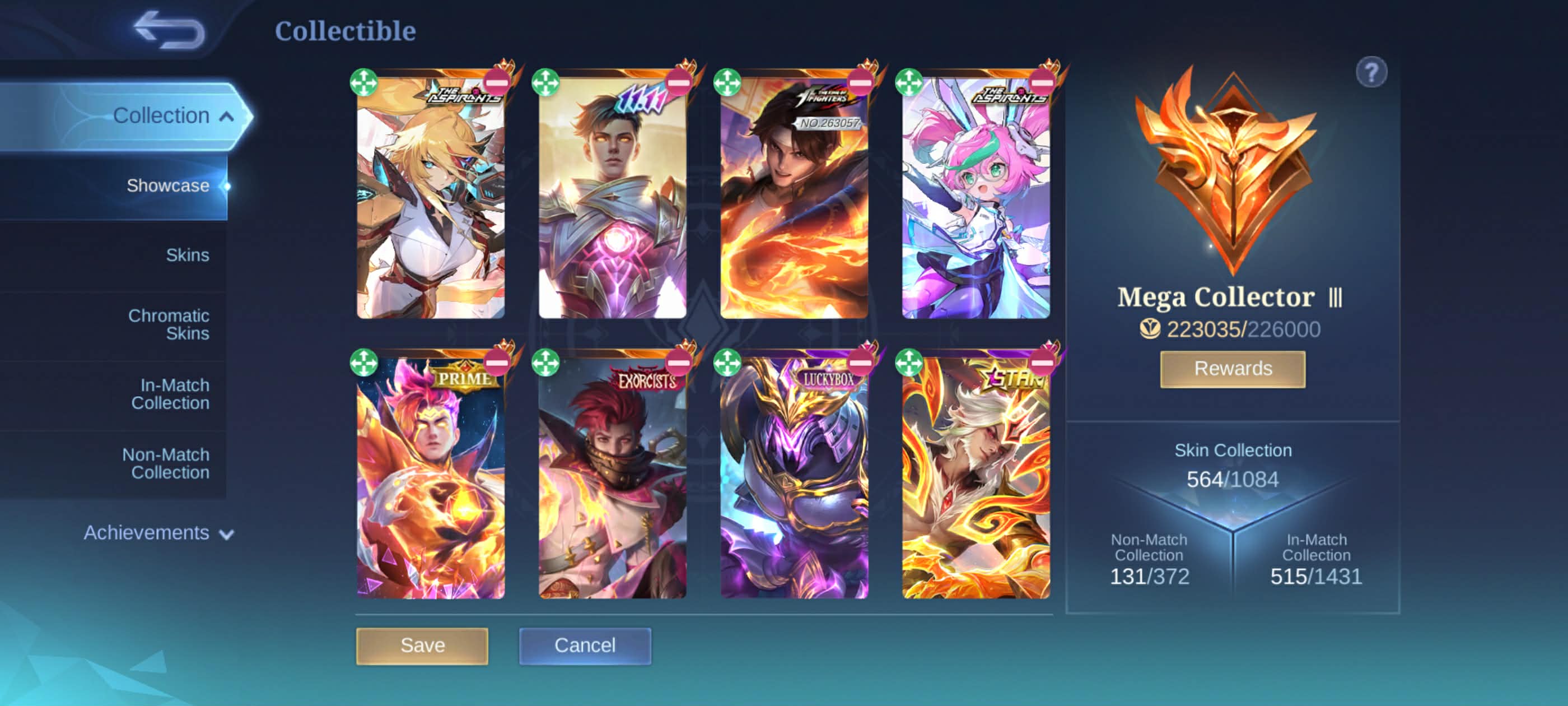This screenshot has height=706, width=1568.
Task: Switch to the Skins tab
Action: click(187, 254)
